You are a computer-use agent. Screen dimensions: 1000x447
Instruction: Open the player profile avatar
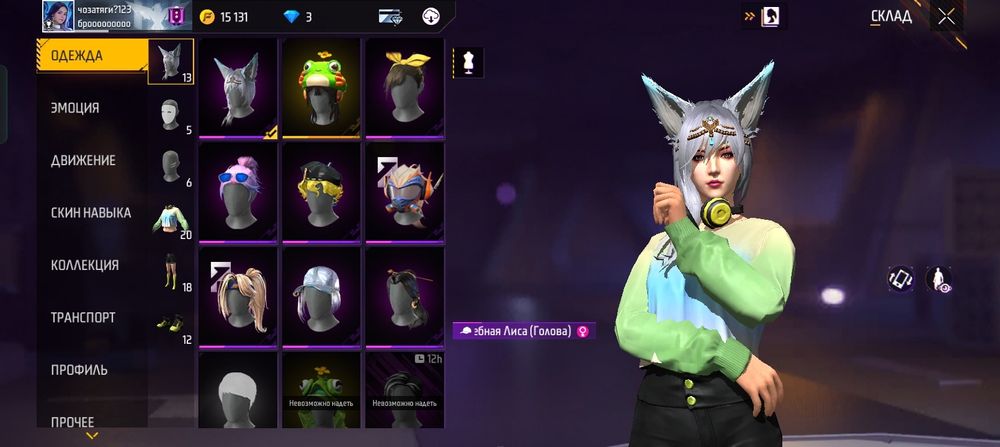pos(56,15)
